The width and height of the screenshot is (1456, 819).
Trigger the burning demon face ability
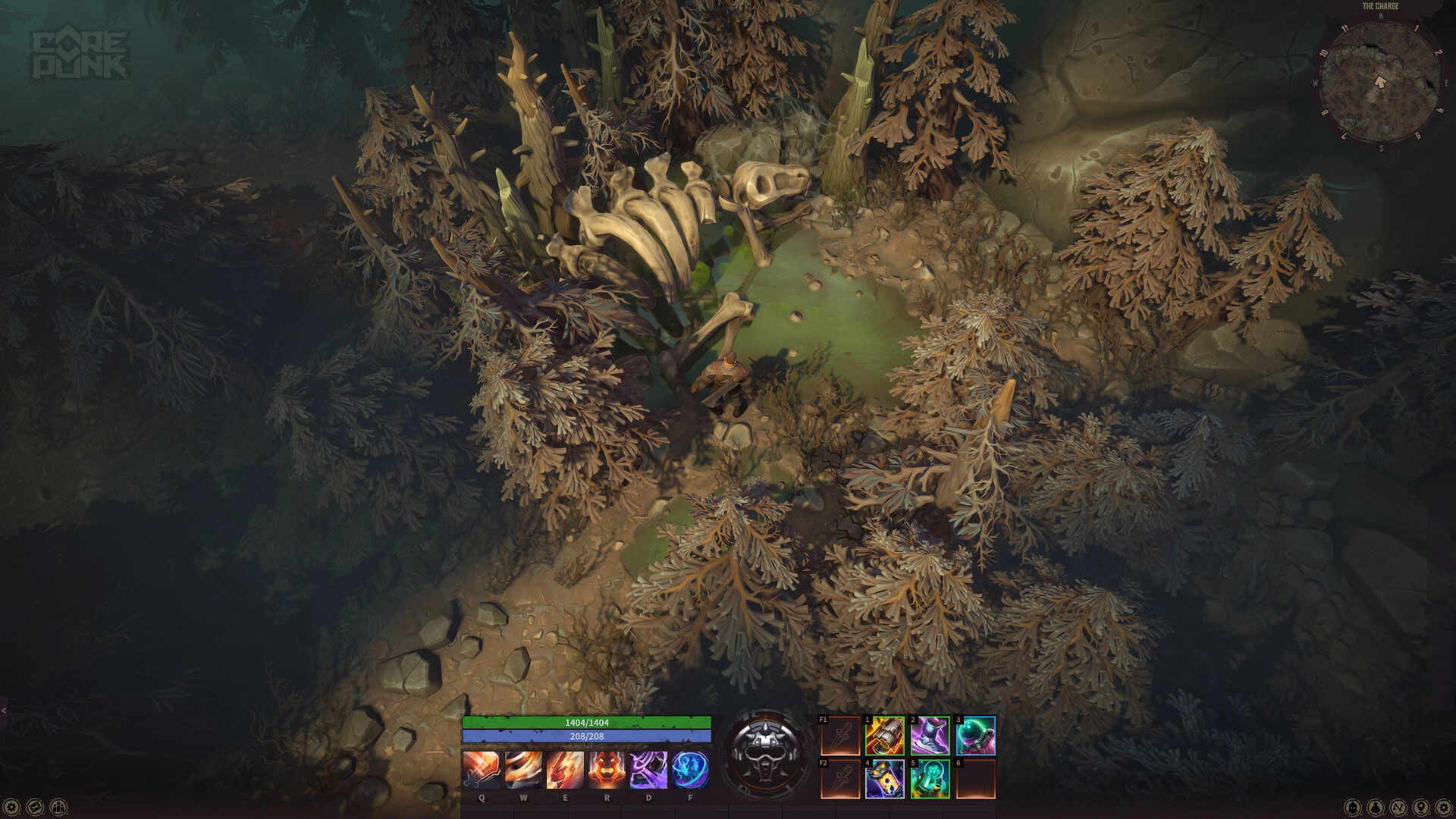607,770
